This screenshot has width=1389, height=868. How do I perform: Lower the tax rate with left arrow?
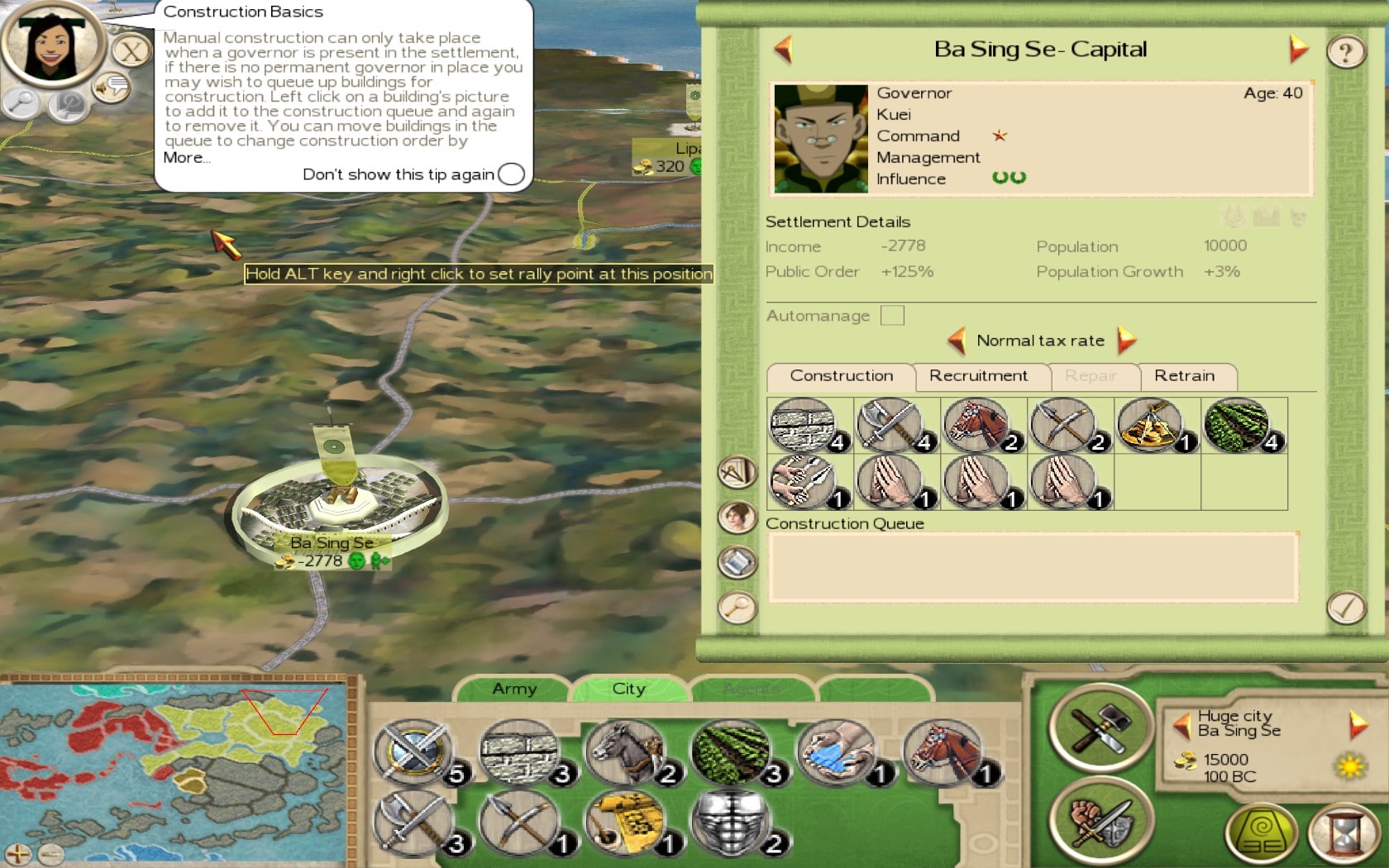tap(957, 340)
